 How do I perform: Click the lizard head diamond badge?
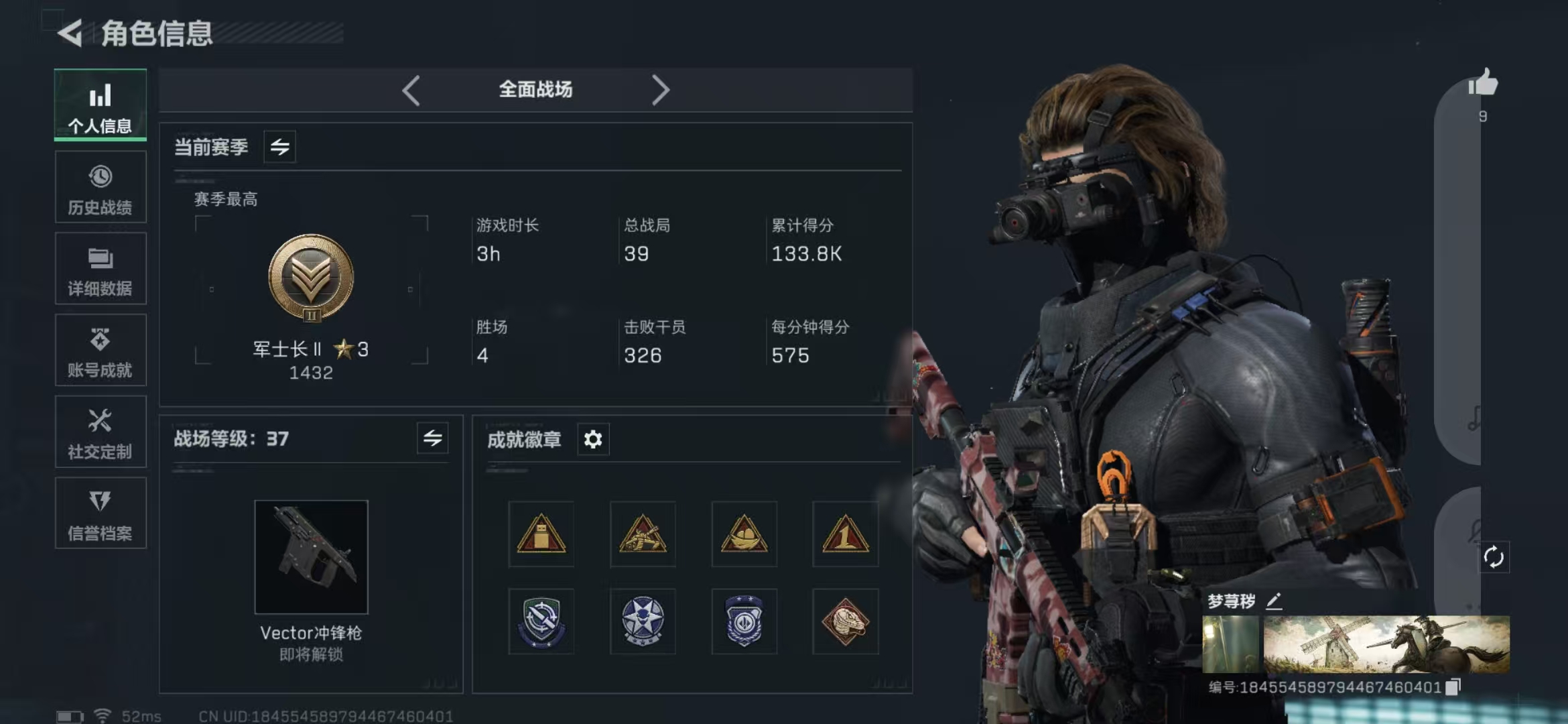pyautogui.click(x=845, y=621)
